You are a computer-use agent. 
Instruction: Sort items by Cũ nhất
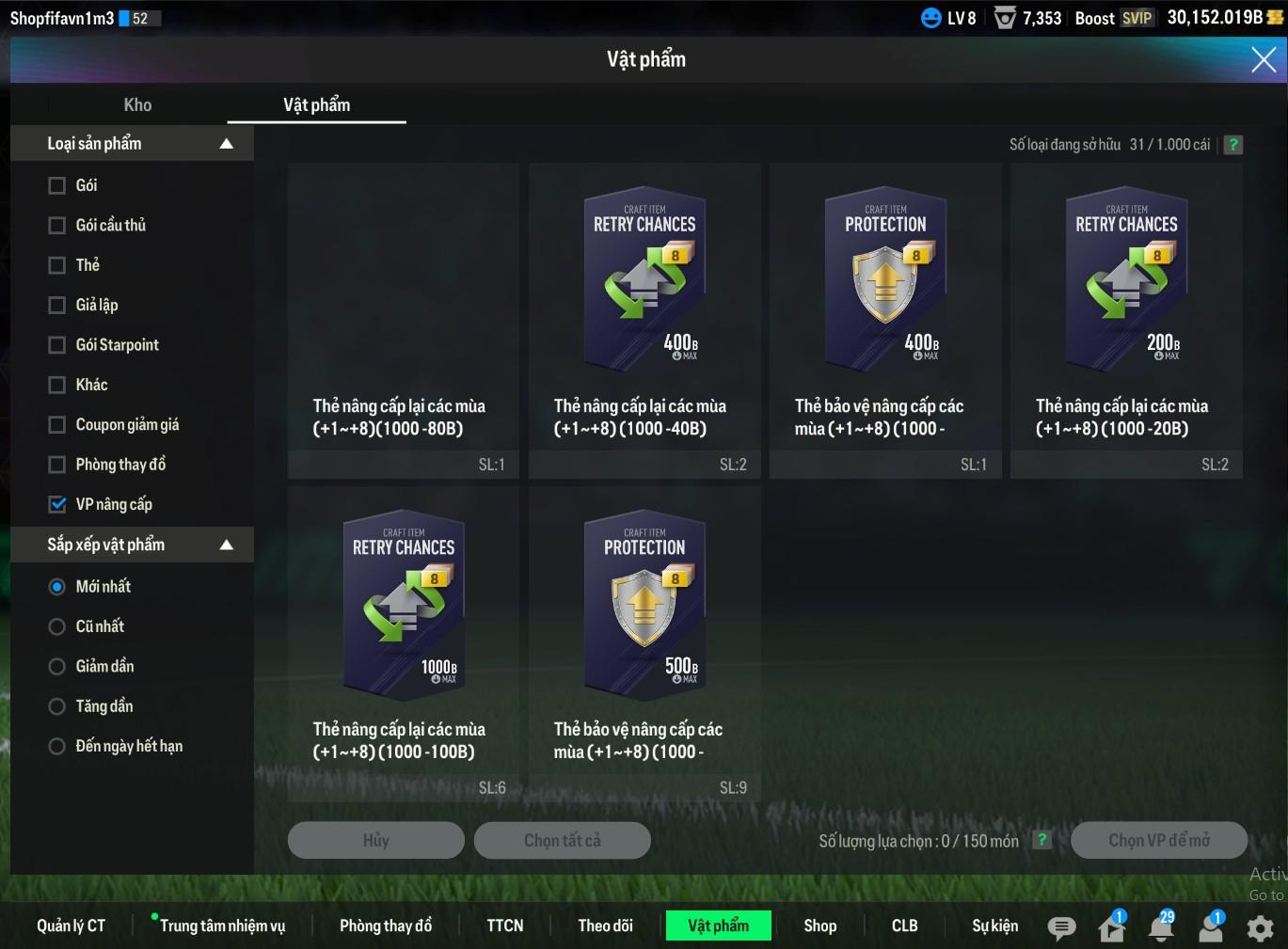tap(57, 626)
